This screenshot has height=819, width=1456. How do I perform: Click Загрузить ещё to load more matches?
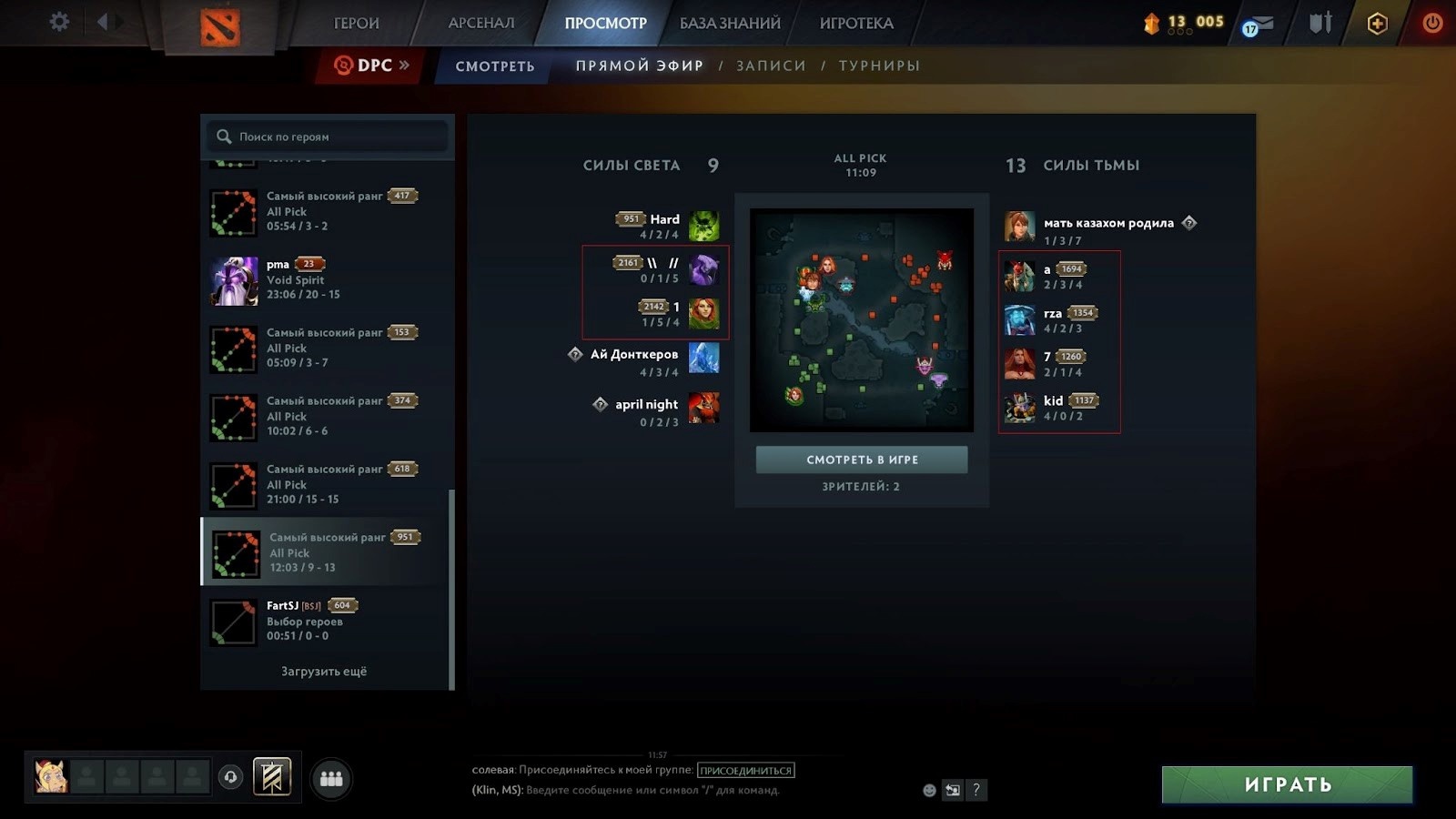325,671
